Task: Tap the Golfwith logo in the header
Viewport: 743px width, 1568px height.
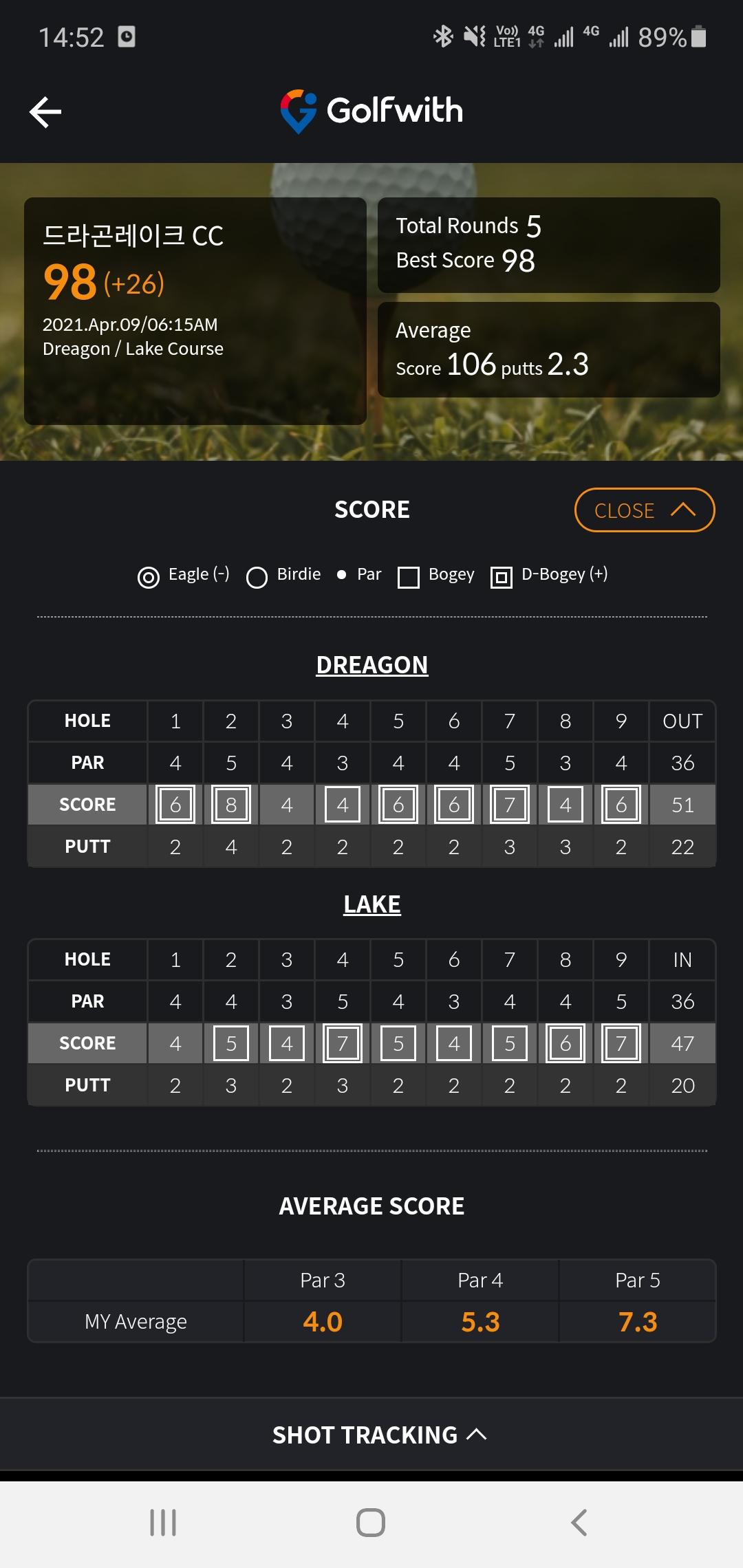Action: pos(371,111)
